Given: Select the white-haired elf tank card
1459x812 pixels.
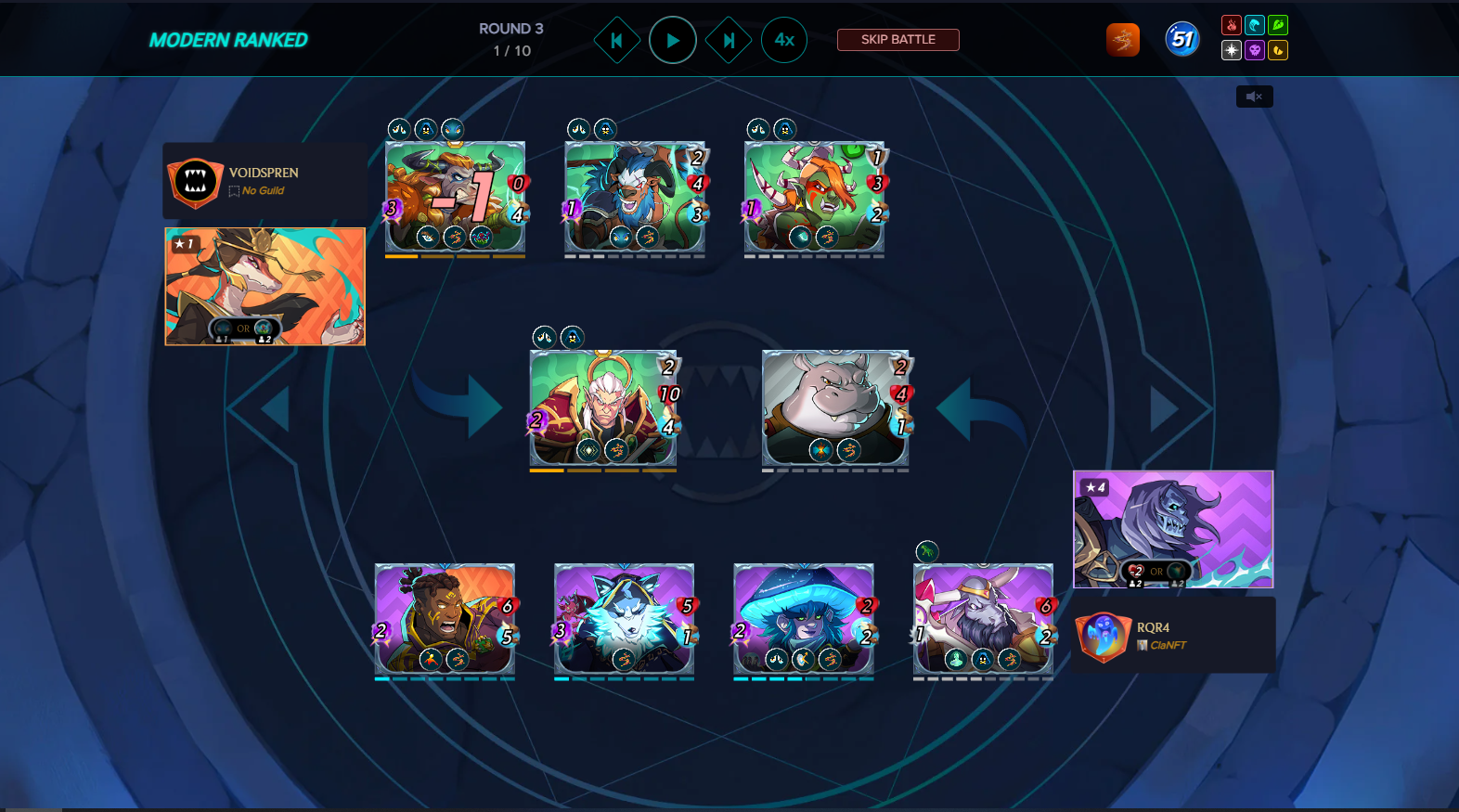Looking at the screenshot, I should pyautogui.click(x=603, y=408).
